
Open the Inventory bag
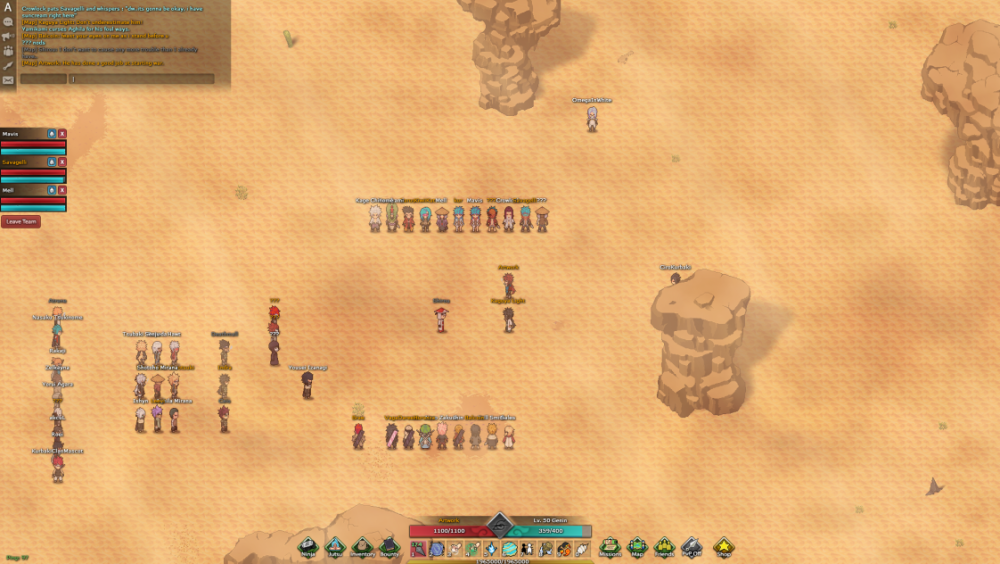pyautogui.click(x=362, y=546)
